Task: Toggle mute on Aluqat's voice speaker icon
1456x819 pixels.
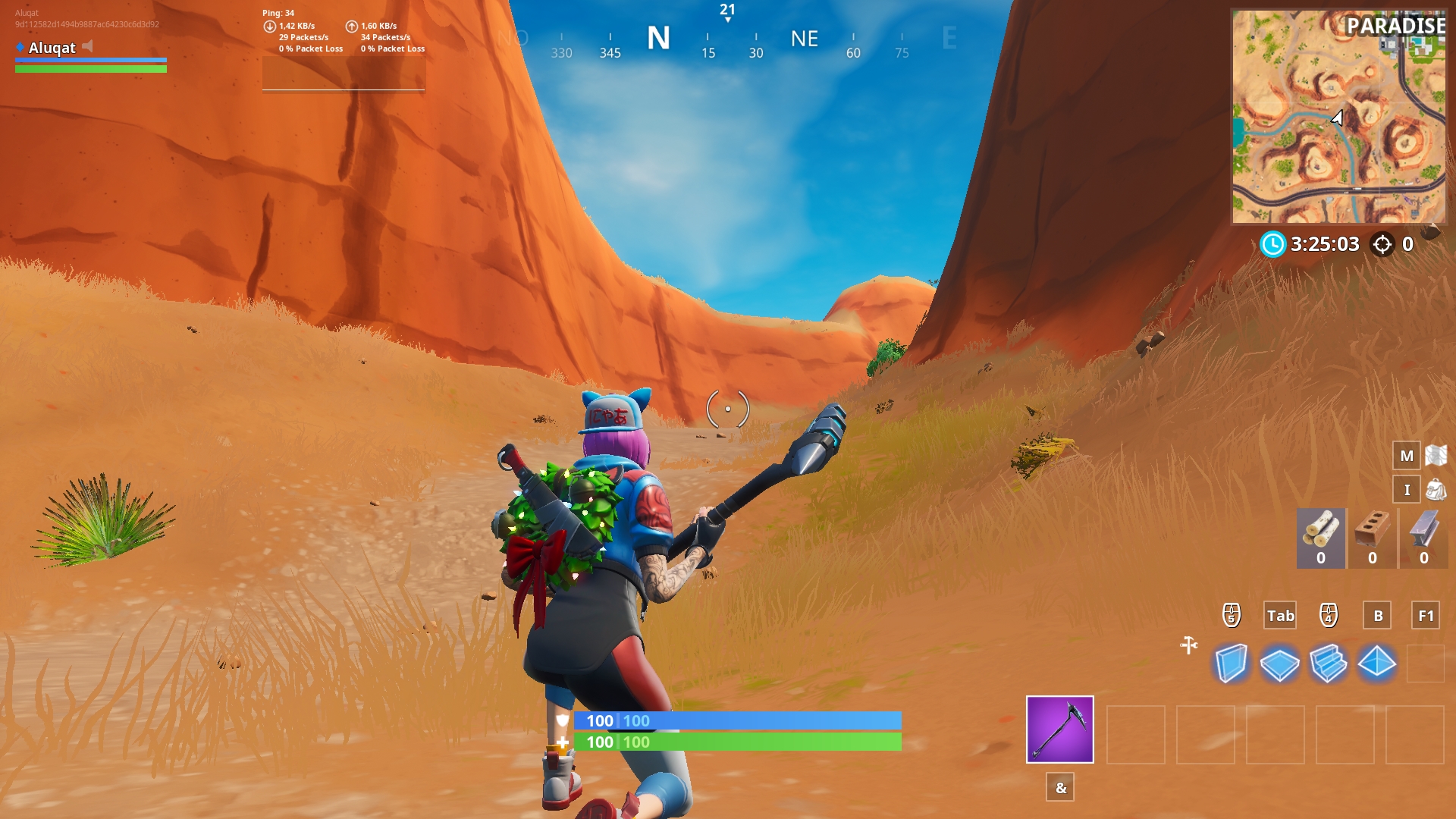Action: (x=89, y=45)
